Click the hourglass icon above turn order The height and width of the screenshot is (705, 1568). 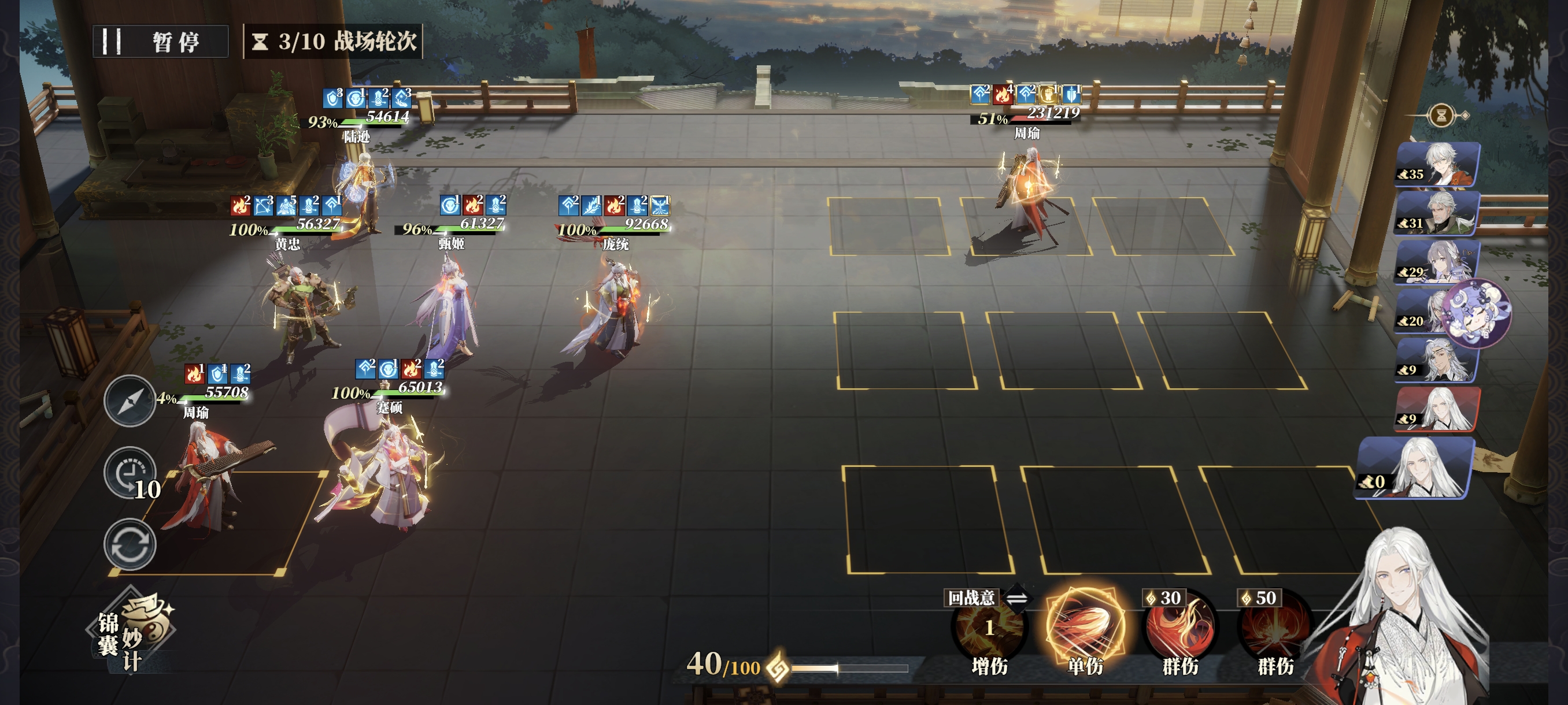point(1441,115)
